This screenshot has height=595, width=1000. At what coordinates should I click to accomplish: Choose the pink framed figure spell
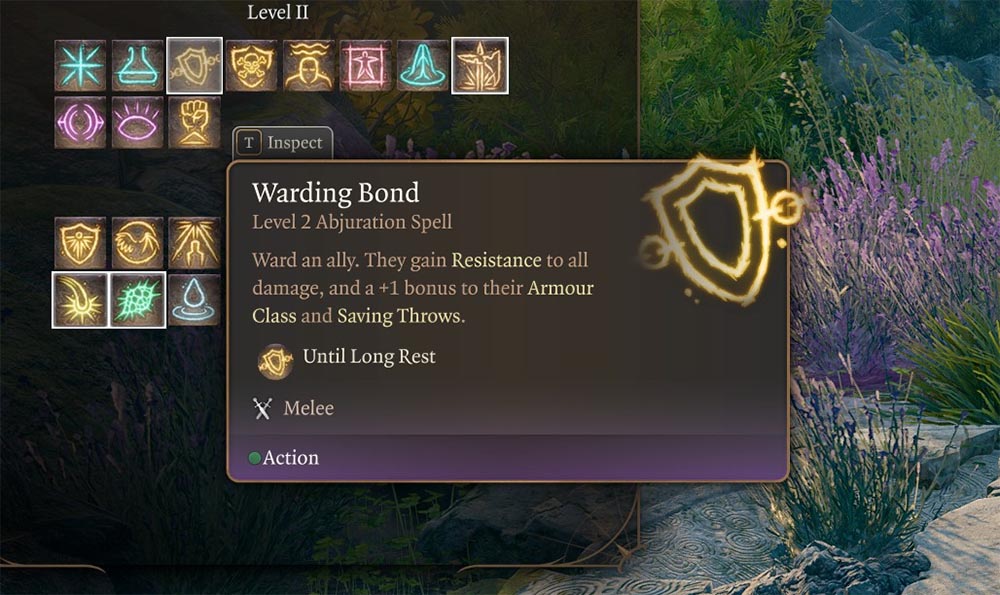(366, 65)
